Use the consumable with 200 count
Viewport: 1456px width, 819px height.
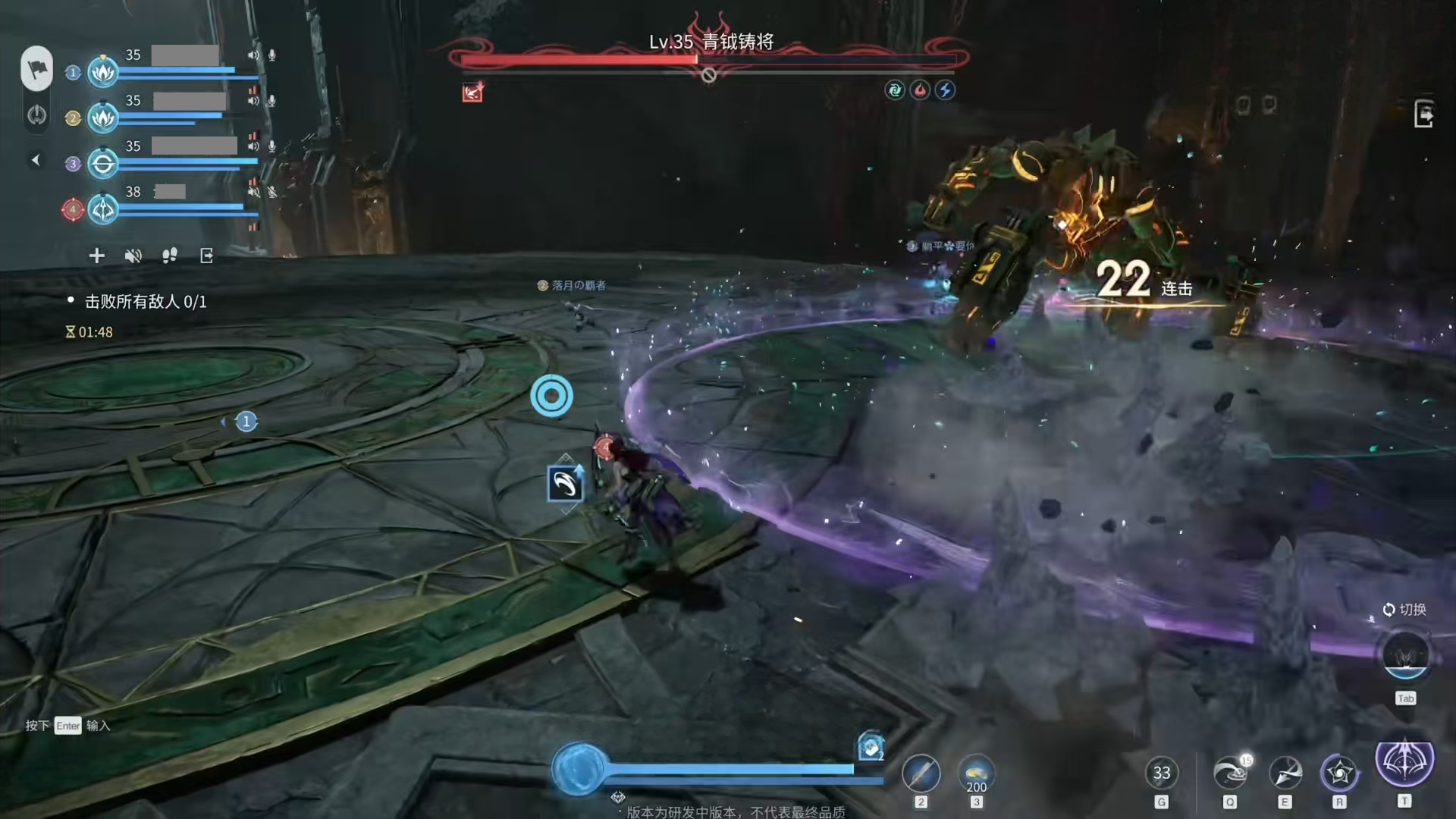[x=976, y=774]
